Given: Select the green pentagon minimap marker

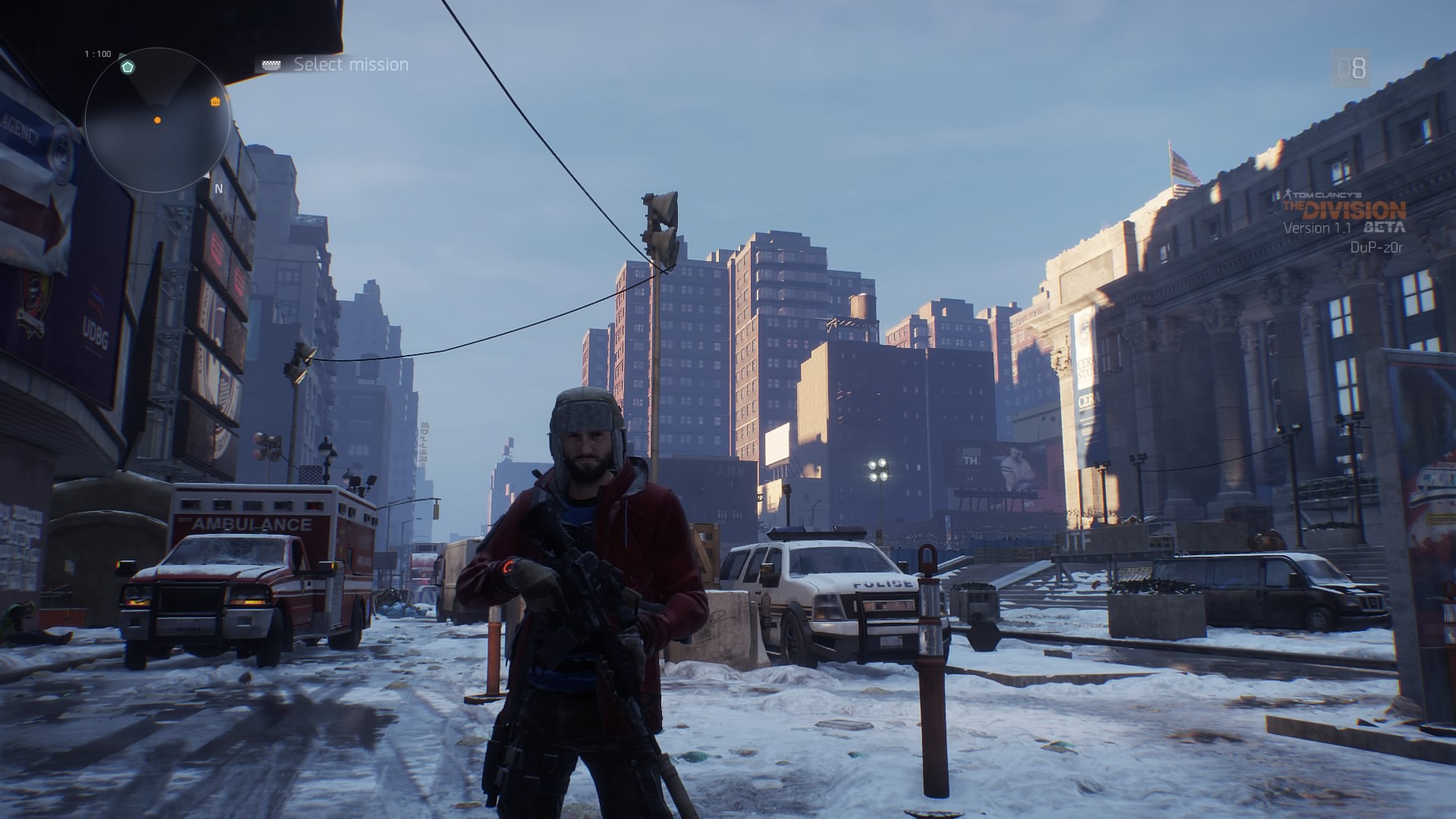Looking at the screenshot, I should coord(128,67).
